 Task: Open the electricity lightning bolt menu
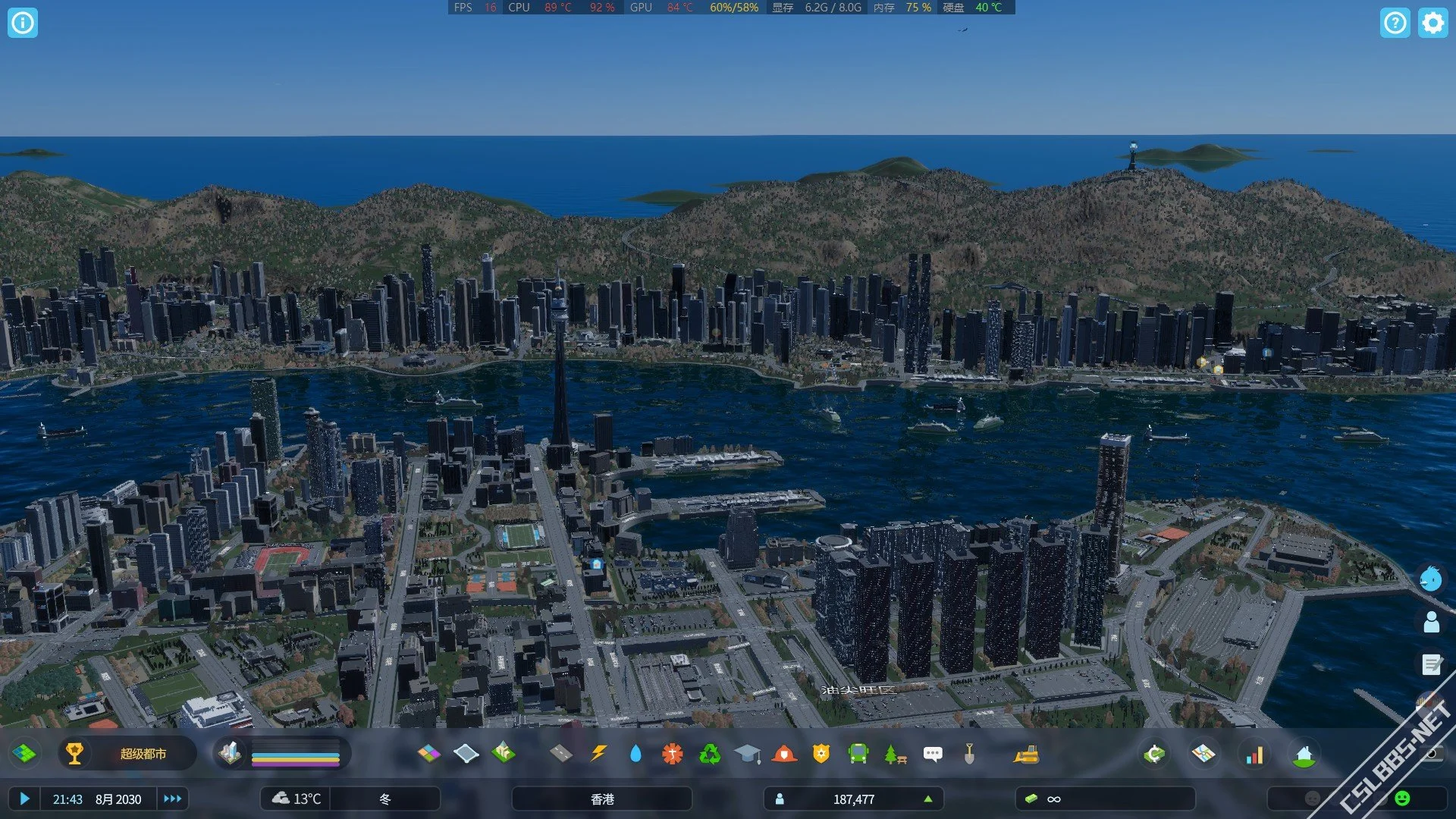(598, 754)
